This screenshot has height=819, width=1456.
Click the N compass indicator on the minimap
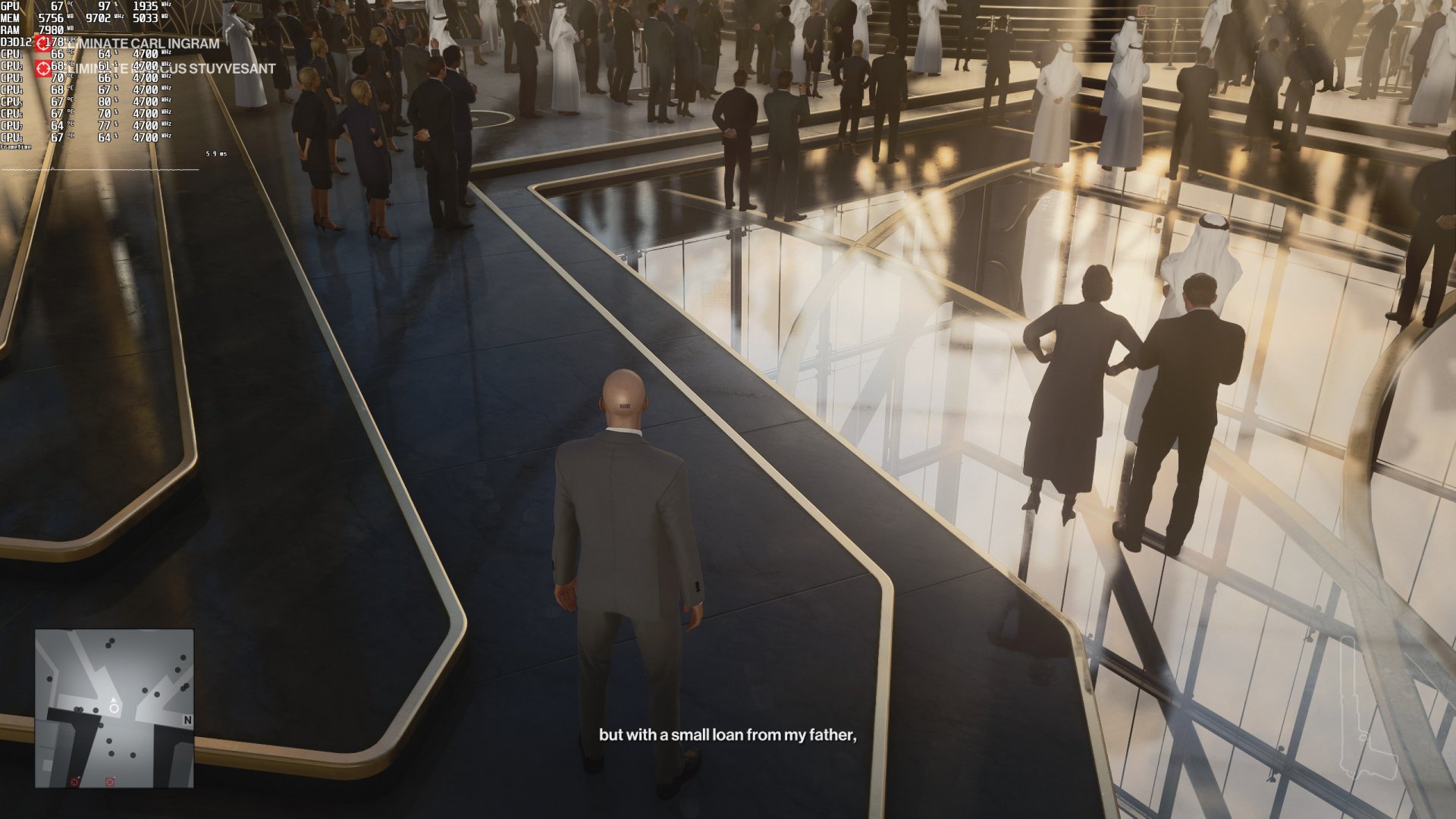187,719
